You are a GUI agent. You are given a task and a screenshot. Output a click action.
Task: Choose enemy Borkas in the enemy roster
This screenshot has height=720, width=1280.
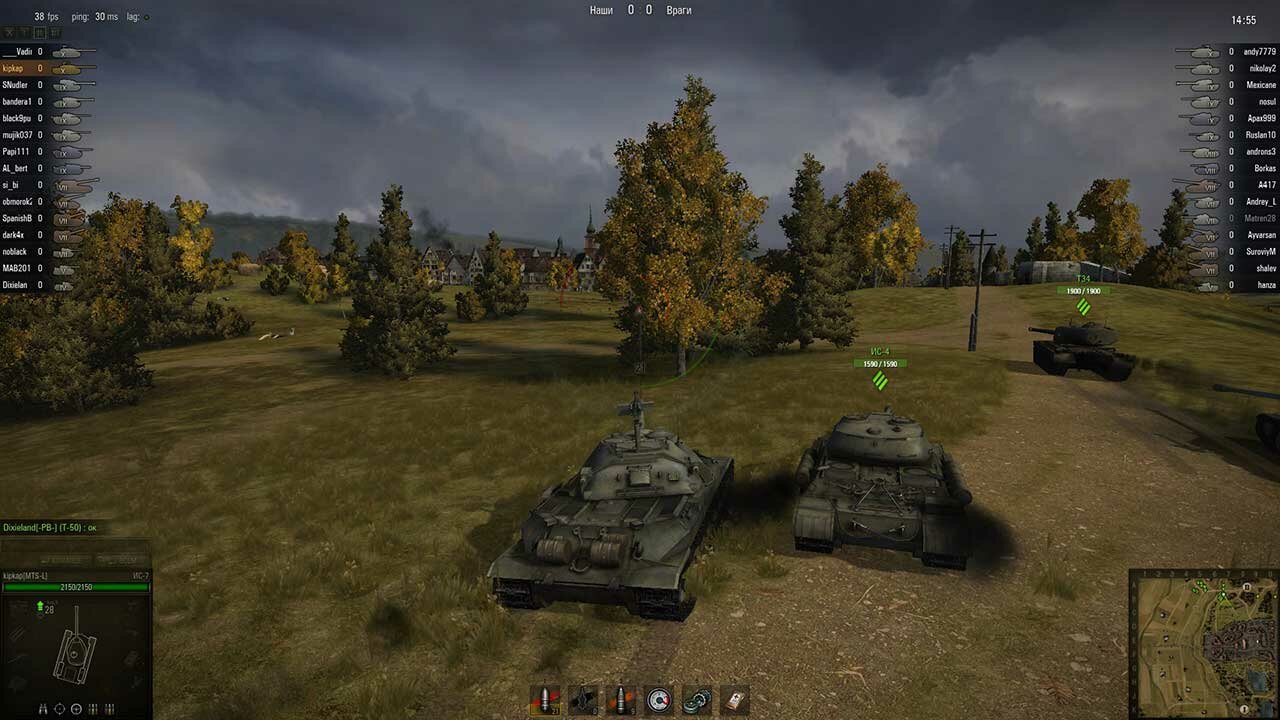tap(1264, 168)
